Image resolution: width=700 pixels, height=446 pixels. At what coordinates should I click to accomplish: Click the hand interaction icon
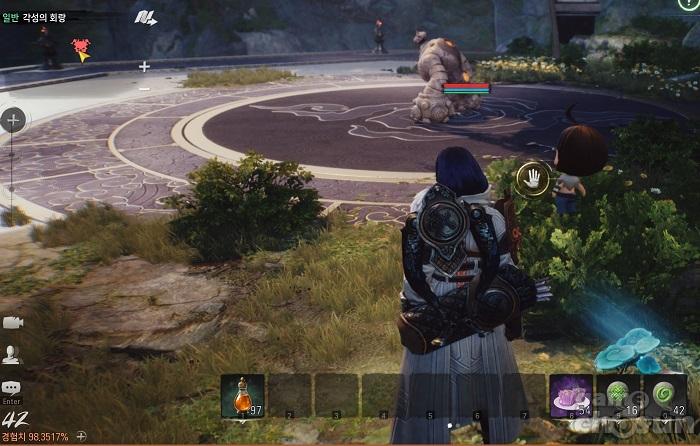[533, 179]
